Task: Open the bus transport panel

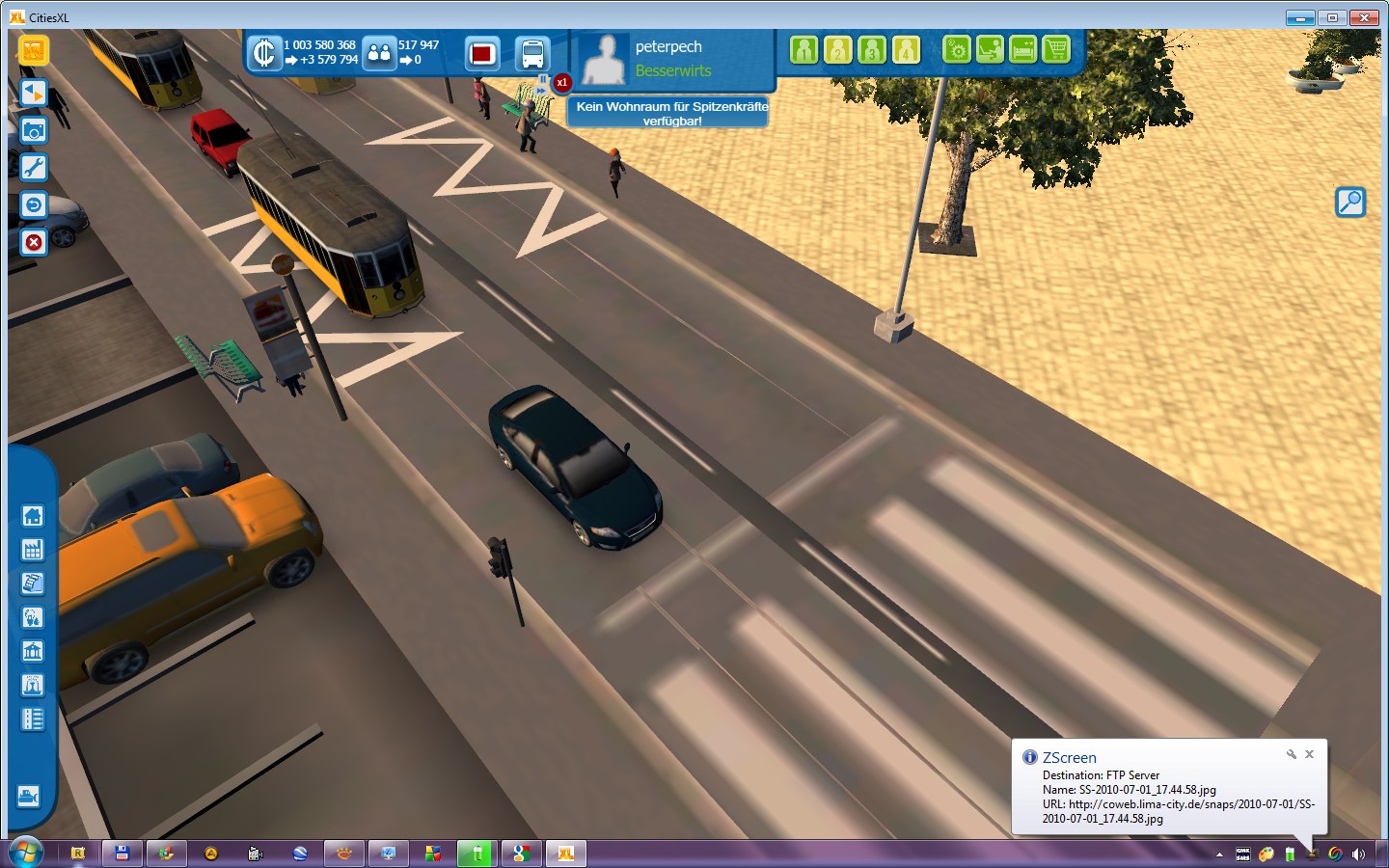Action: [x=532, y=54]
